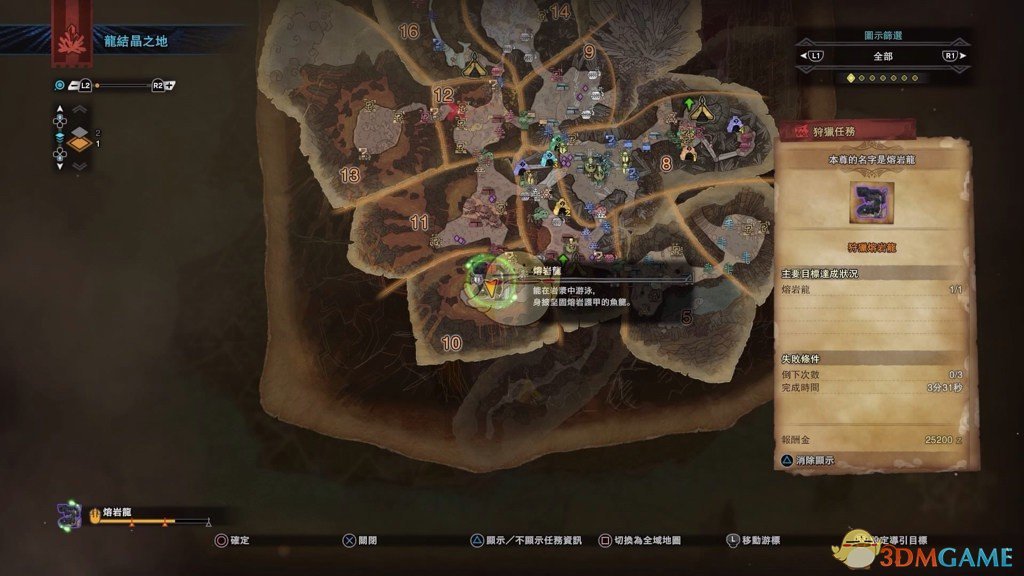Adjust the map zoom slider track

coord(123,86)
